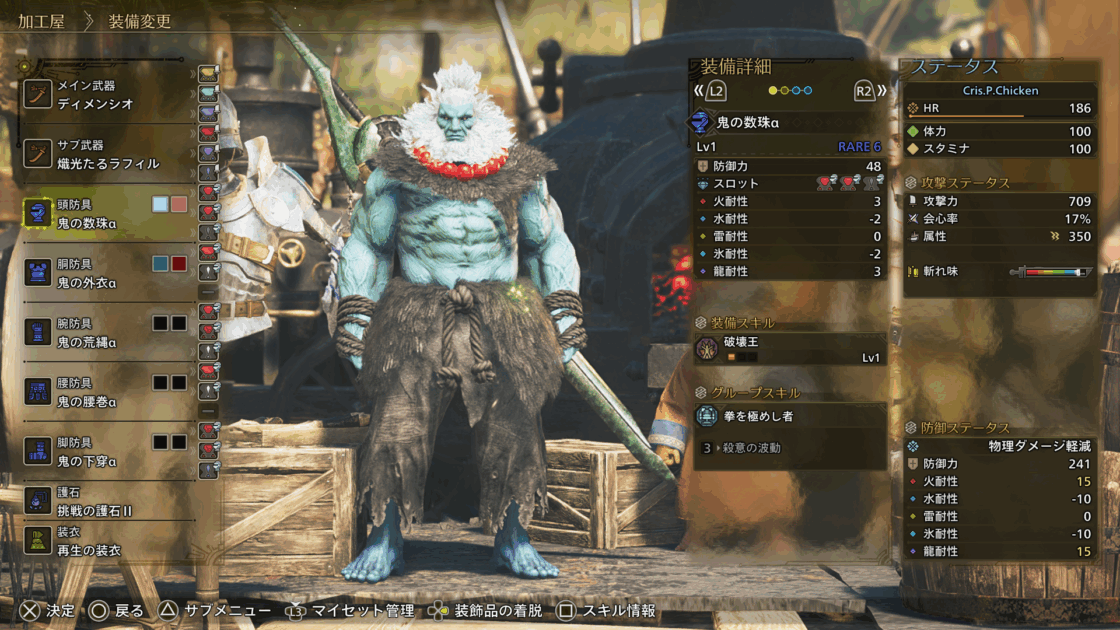Click the pink head armor color swatch
Screen dimensions: 1120x630
pyautogui.click(x=179, y=204)
